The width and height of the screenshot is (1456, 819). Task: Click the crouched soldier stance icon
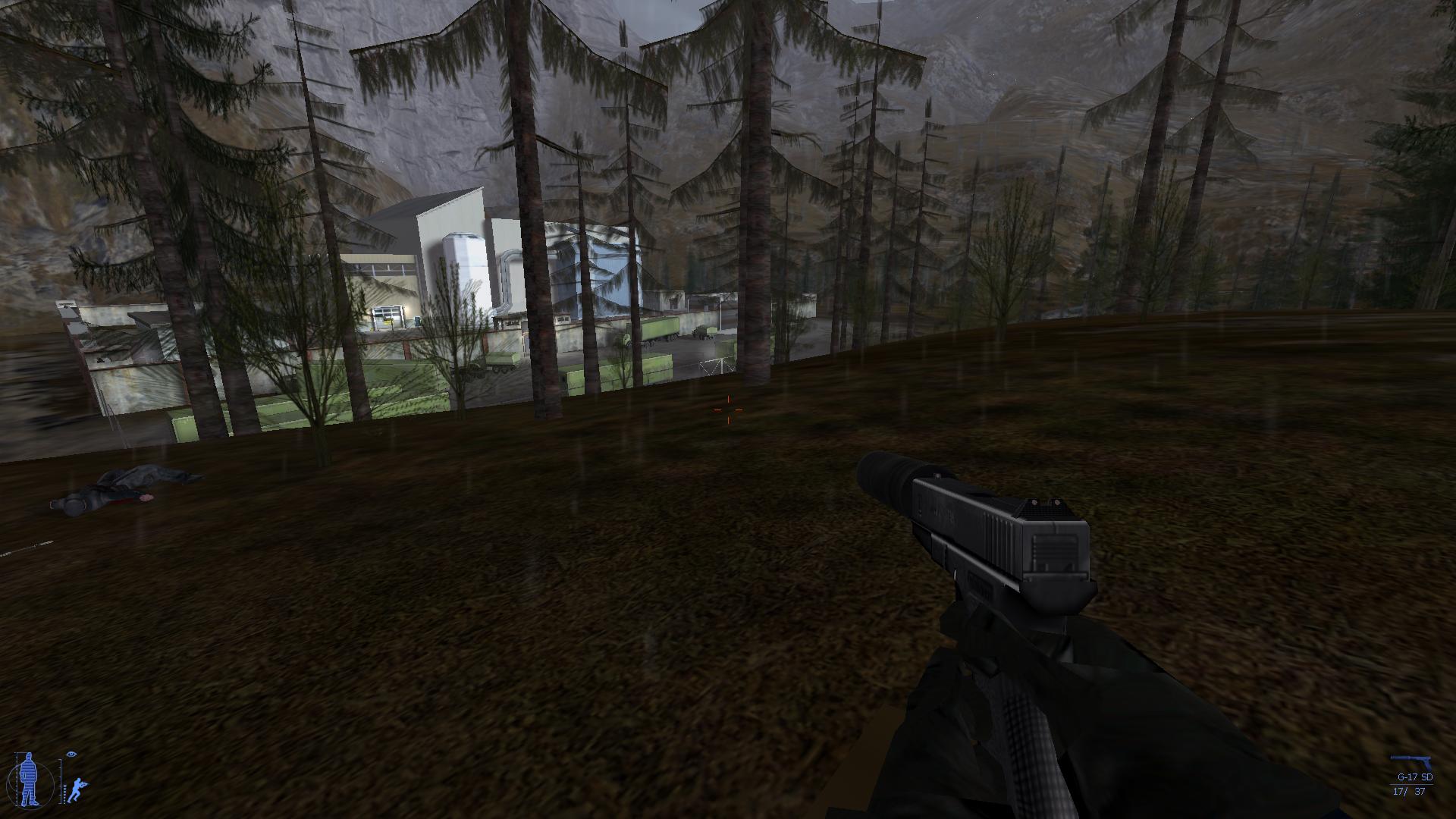(x=77, y=789)
